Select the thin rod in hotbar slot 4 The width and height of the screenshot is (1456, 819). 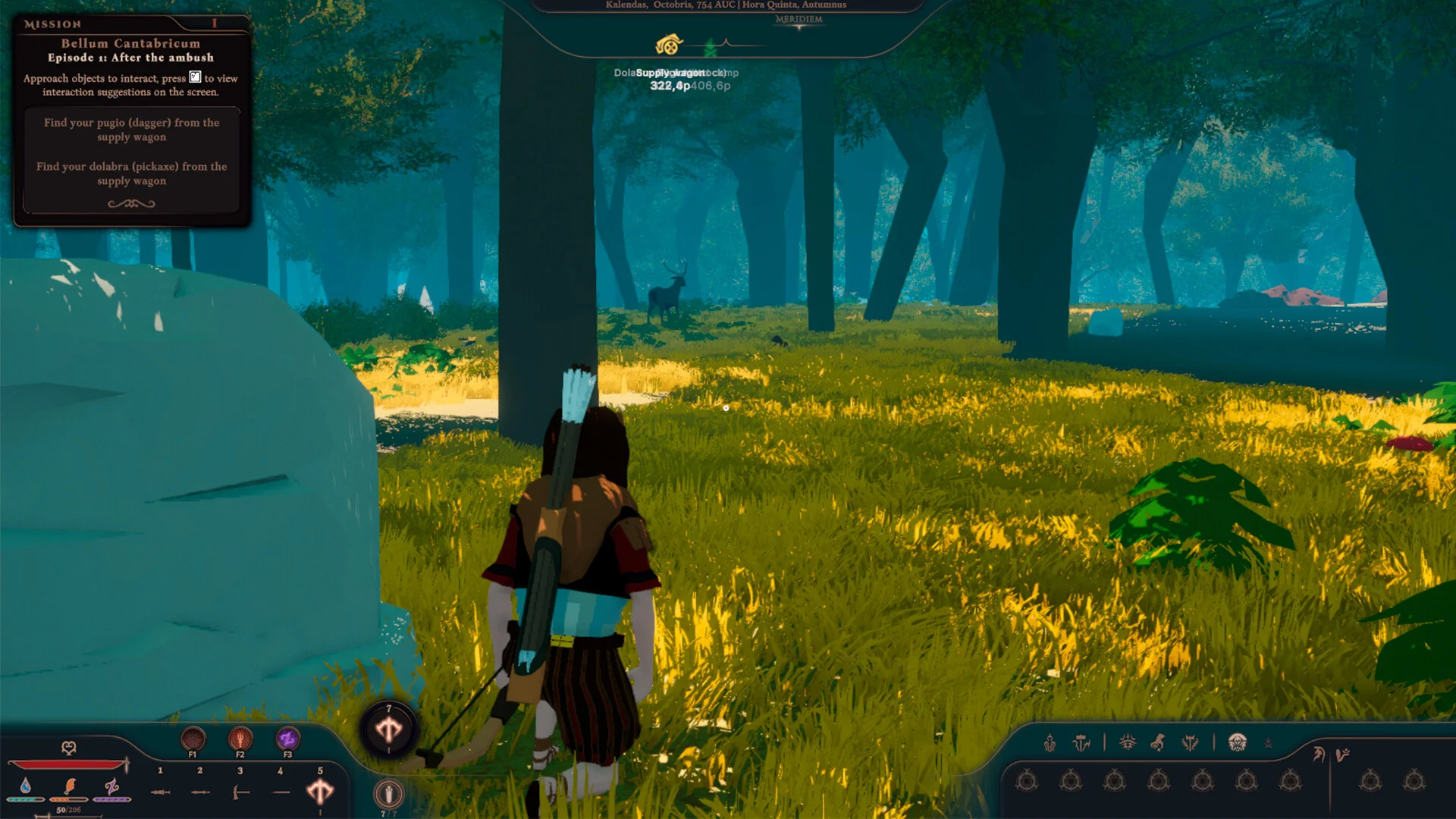click(281, 792)
